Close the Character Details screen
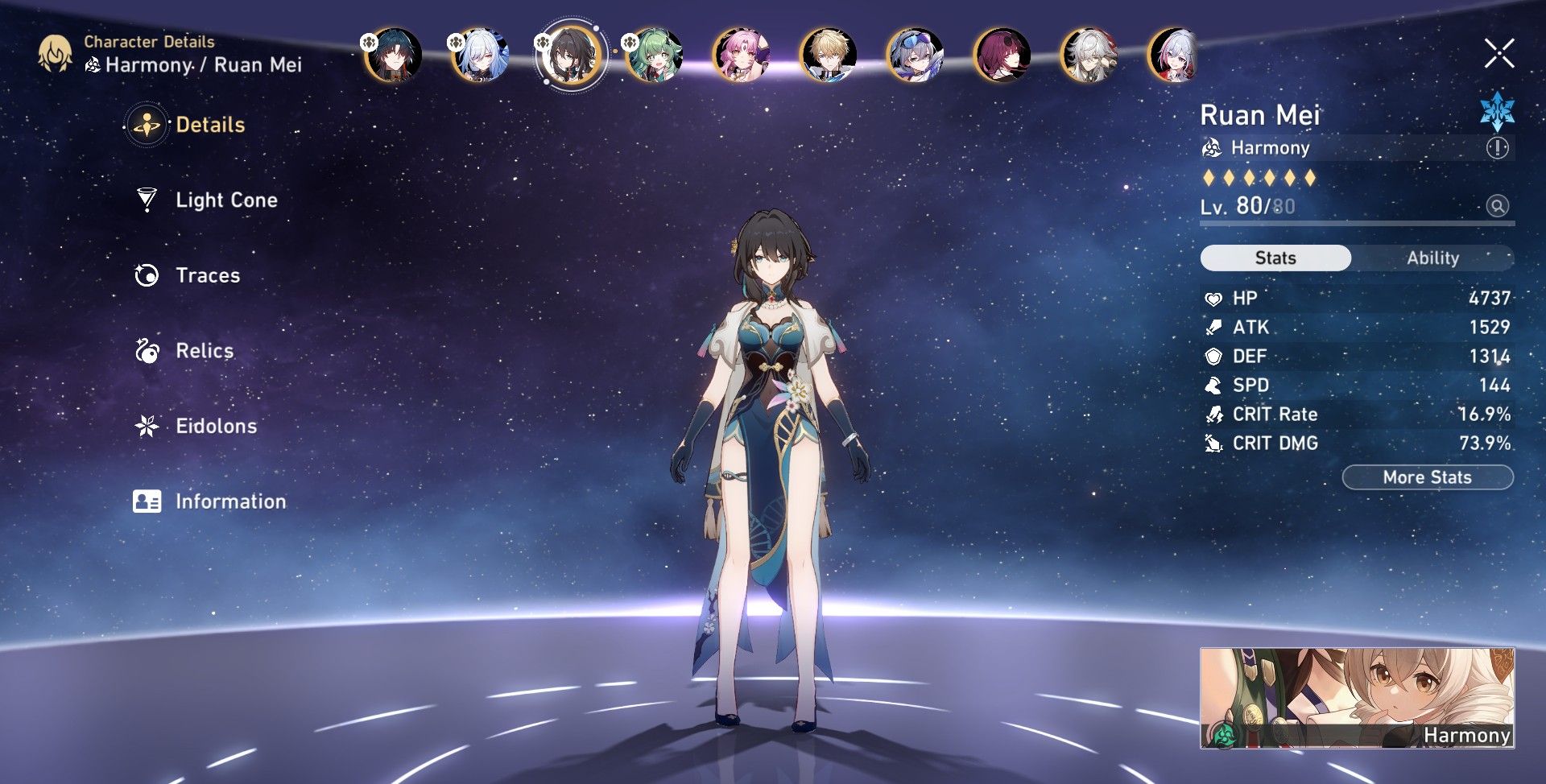1546x784 pixels. click(1498, 54)
